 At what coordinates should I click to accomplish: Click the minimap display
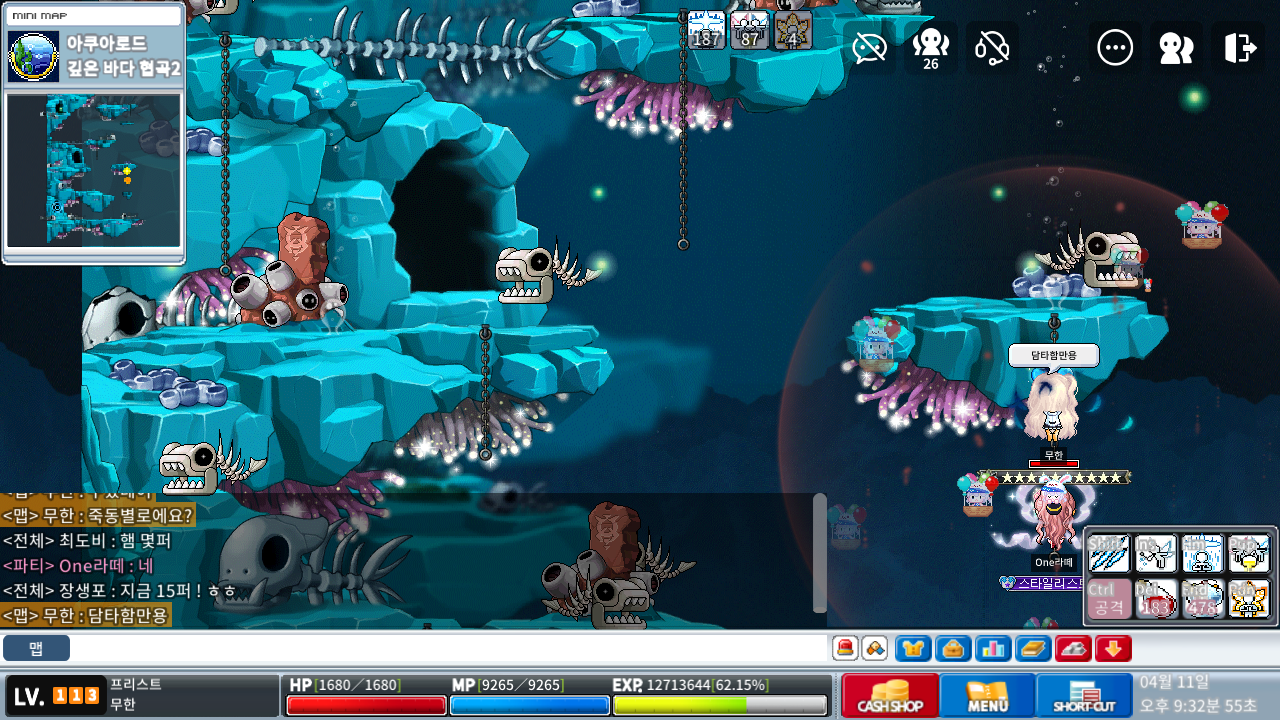pos(93,169)
